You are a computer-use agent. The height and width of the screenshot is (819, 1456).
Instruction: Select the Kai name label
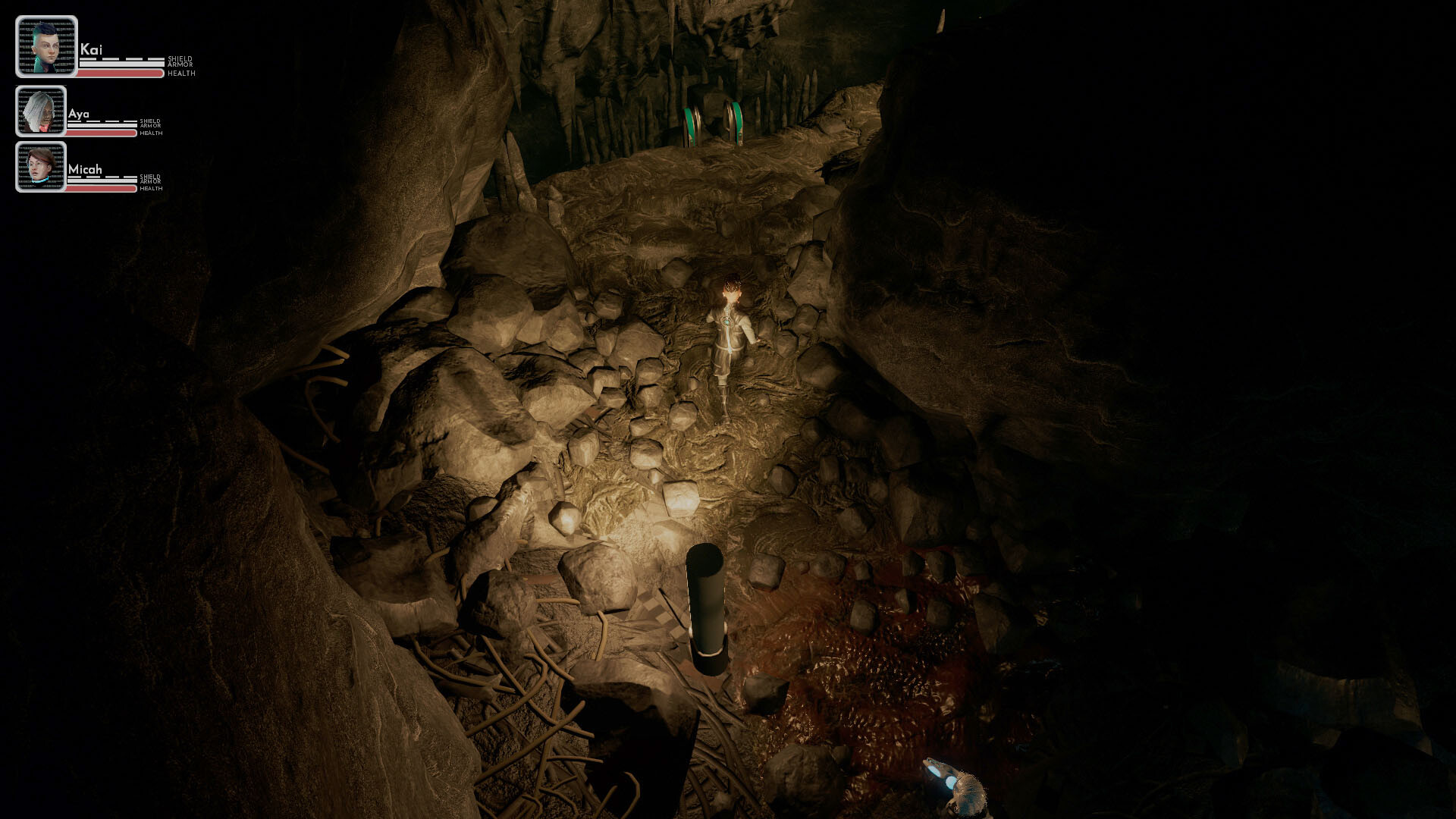click(x=91, y=49)
